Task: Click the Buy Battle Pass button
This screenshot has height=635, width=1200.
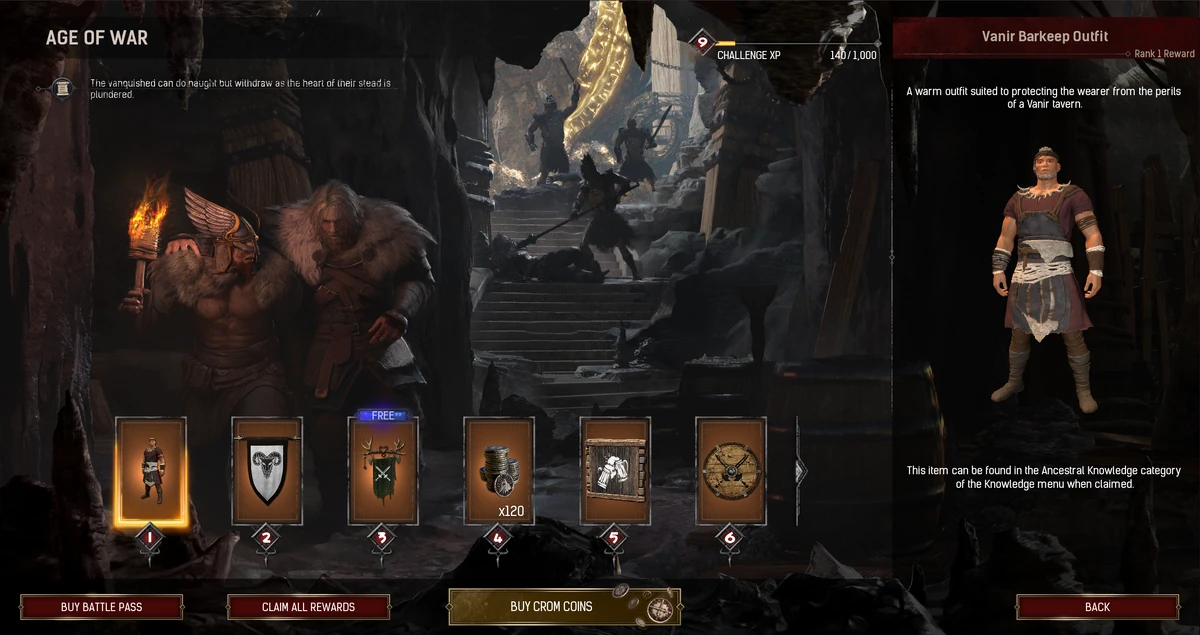Action: click(101, 607)
